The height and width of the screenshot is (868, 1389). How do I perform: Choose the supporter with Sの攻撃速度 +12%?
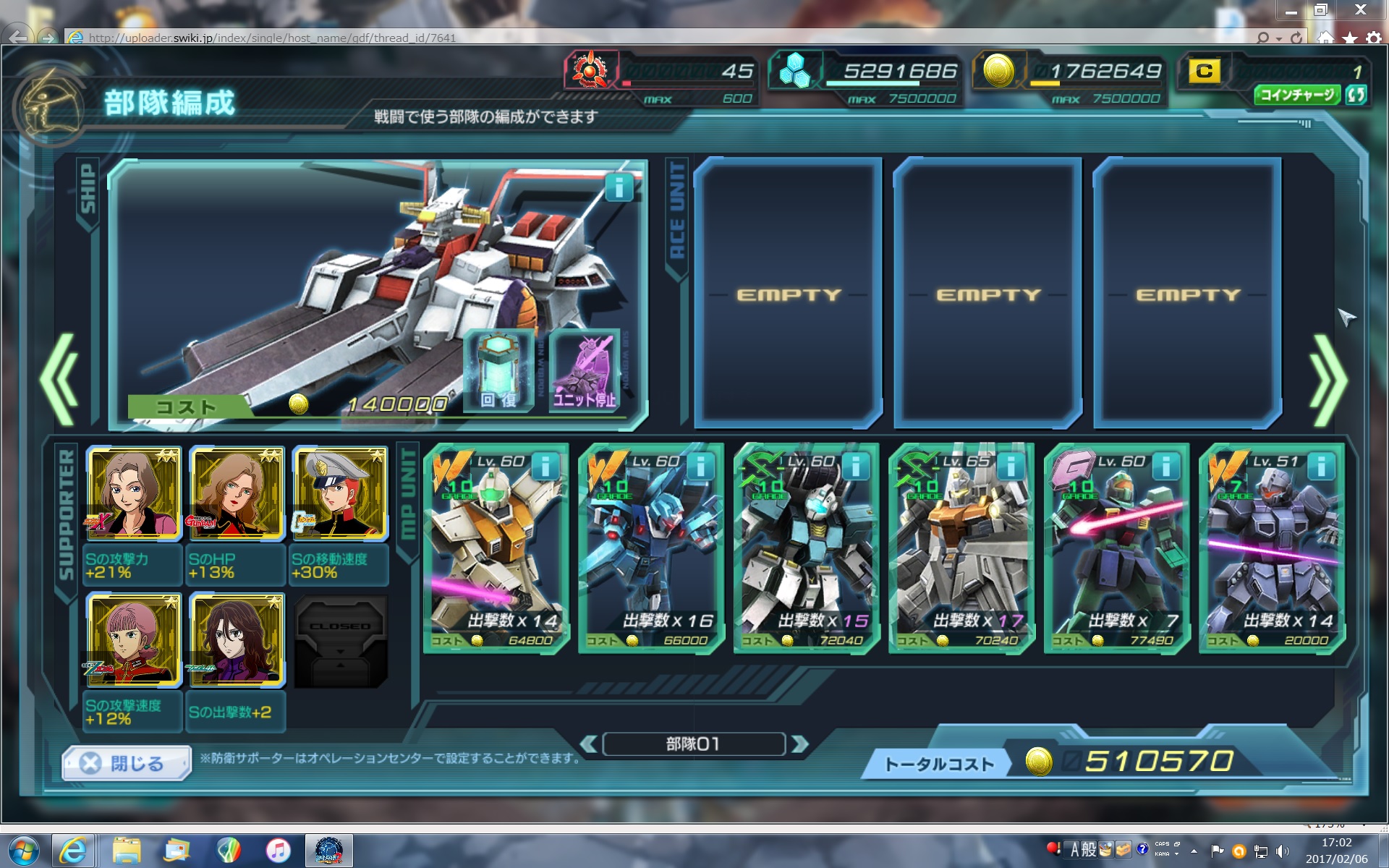pos(134,640)
